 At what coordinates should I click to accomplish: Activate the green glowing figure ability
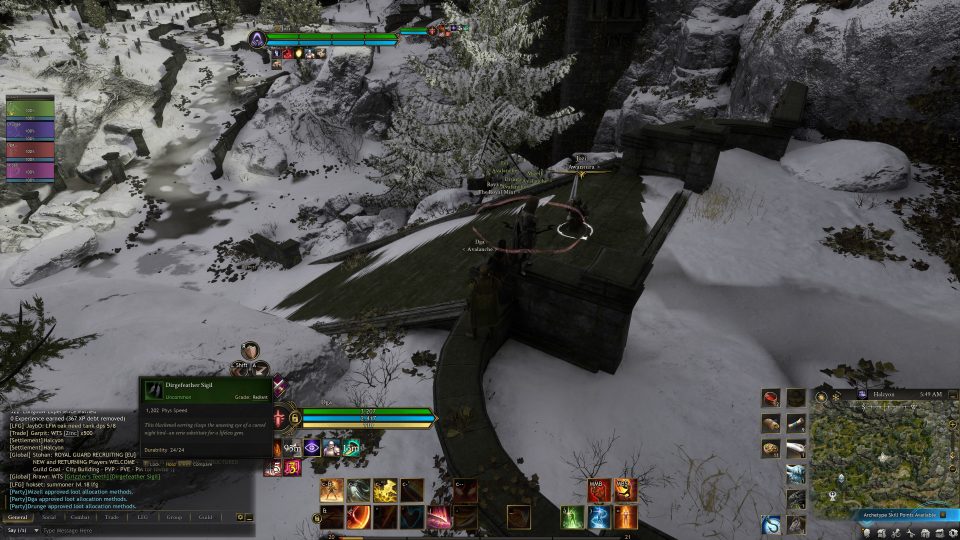(571, 517)
